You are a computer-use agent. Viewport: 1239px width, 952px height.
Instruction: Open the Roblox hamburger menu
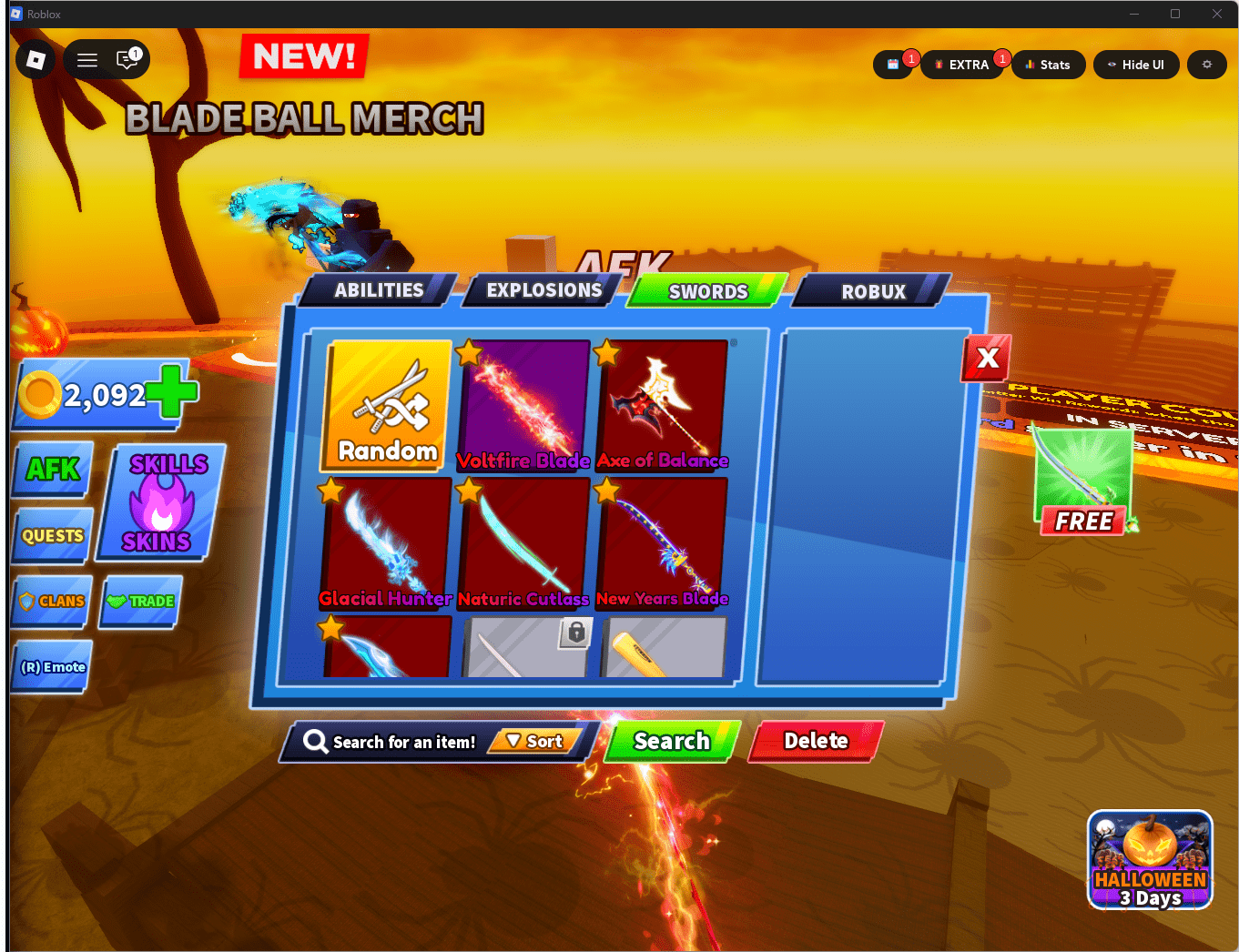86,59
